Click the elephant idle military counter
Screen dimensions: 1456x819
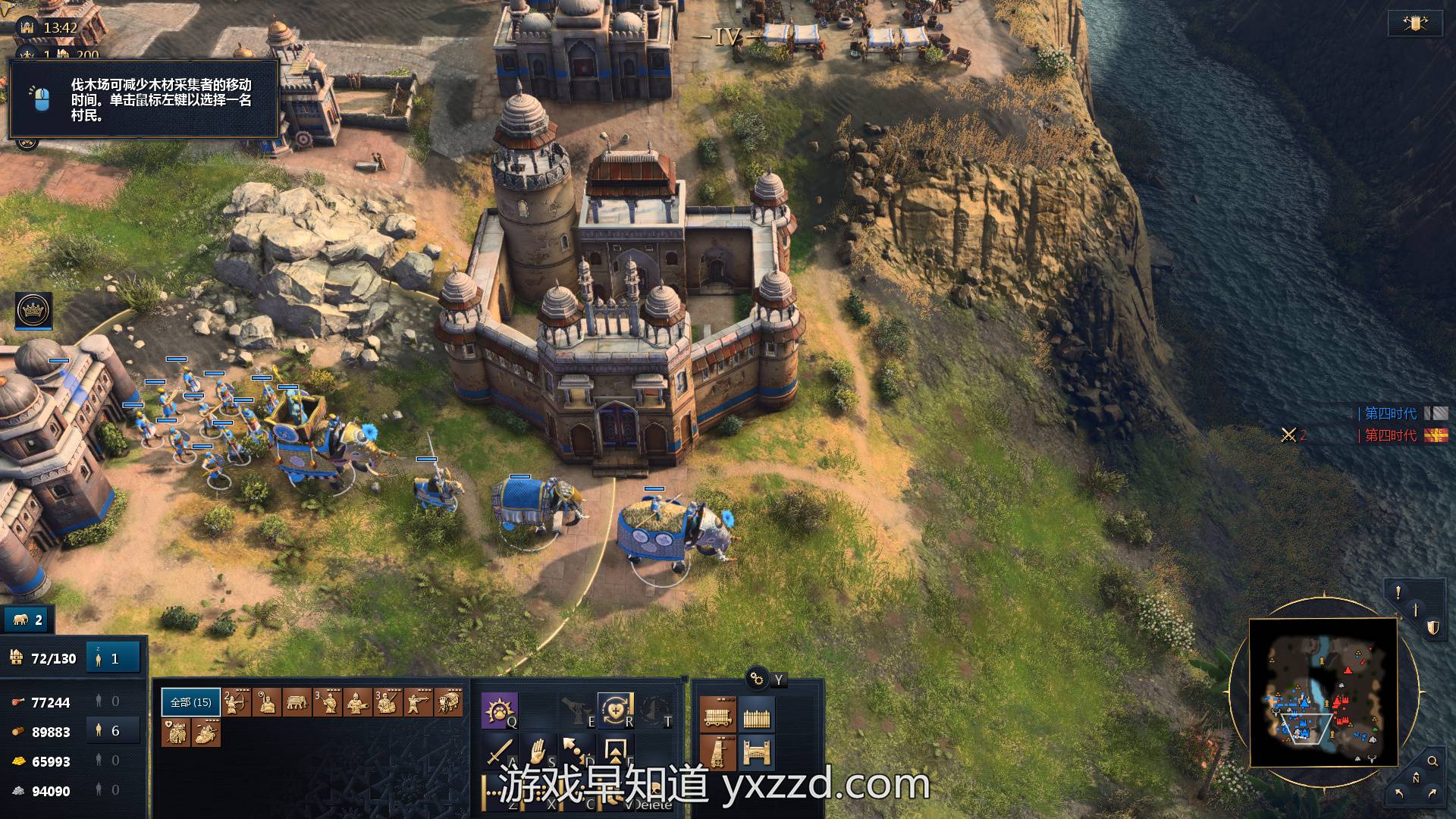pyautogui.click(x=27, y=620)
